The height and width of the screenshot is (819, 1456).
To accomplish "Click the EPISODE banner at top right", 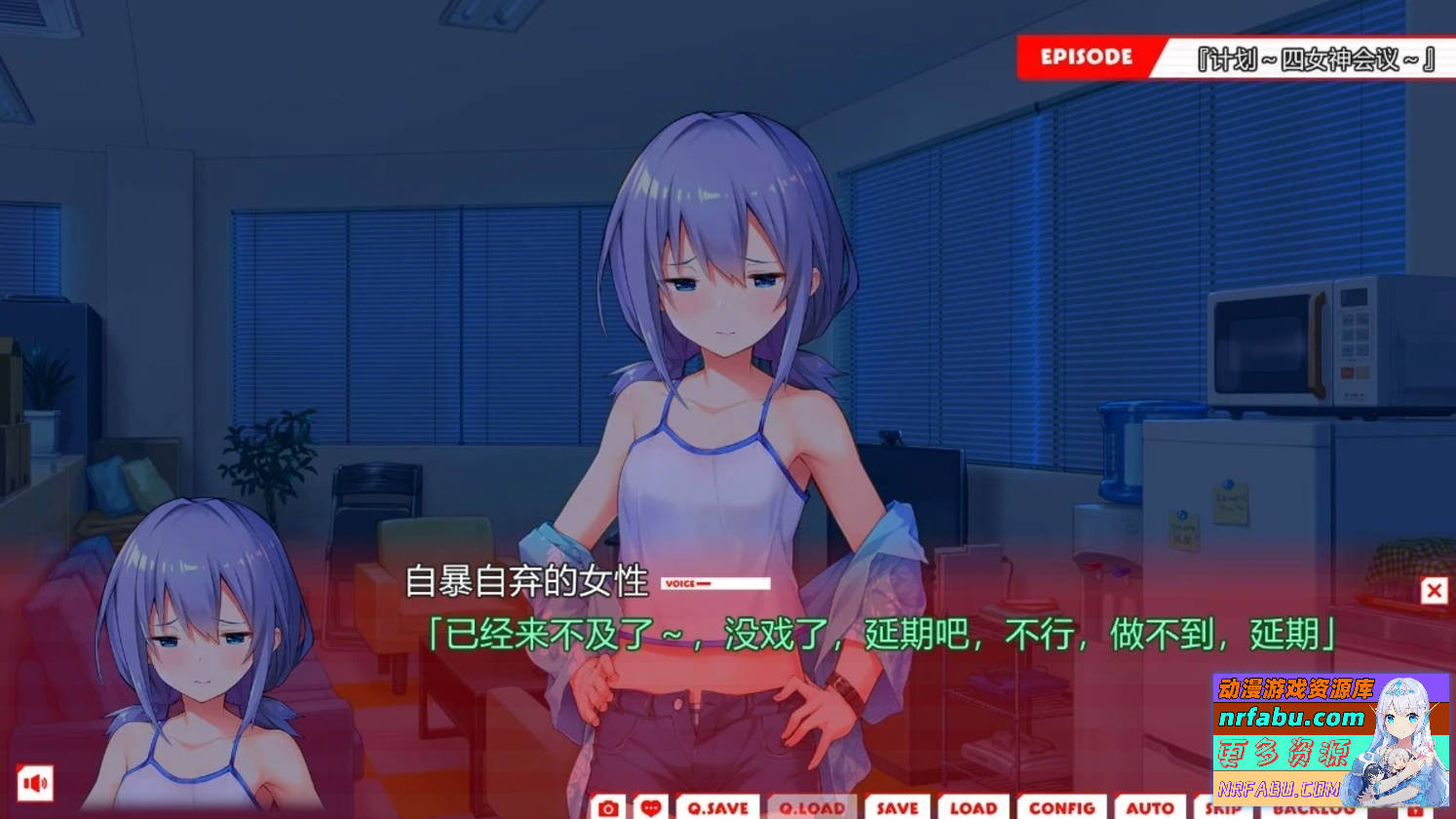I will (x=1085, y=57).
